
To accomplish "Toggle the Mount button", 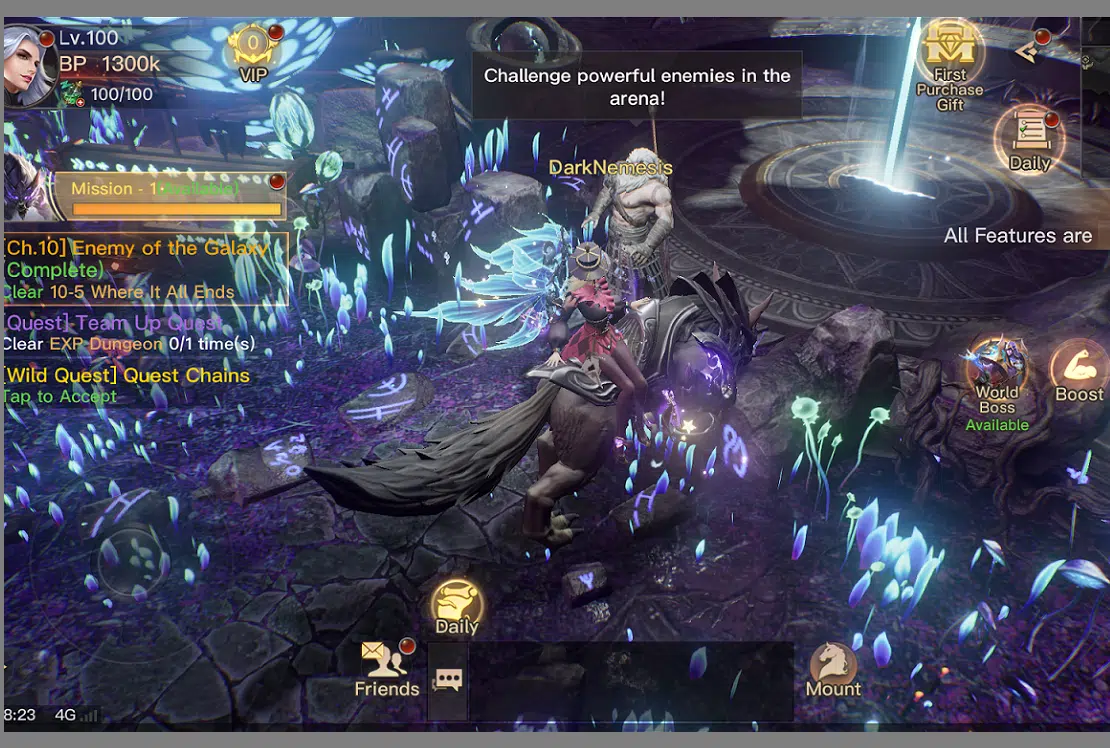I will [833, 668].
